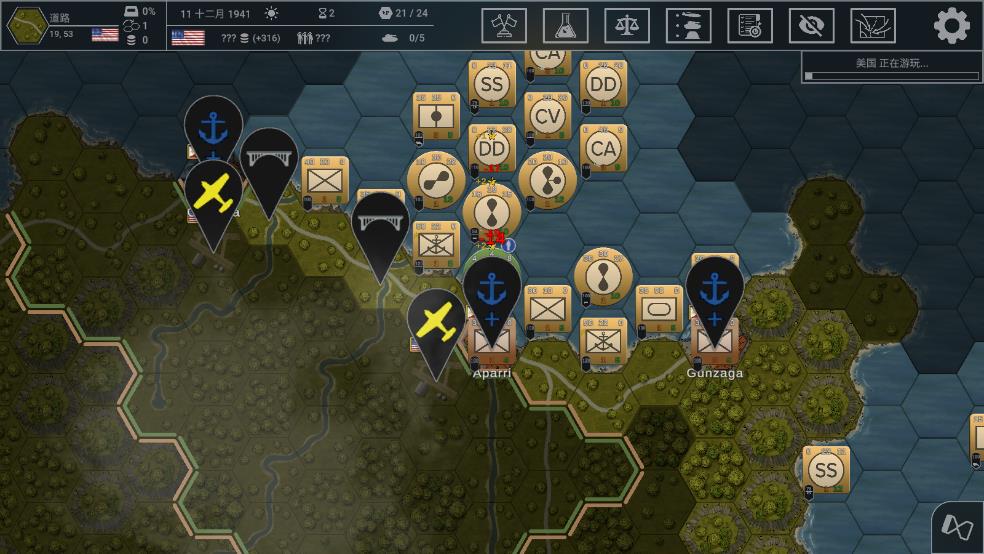Click the anchor port marker at Aparri

pos(491,292)
